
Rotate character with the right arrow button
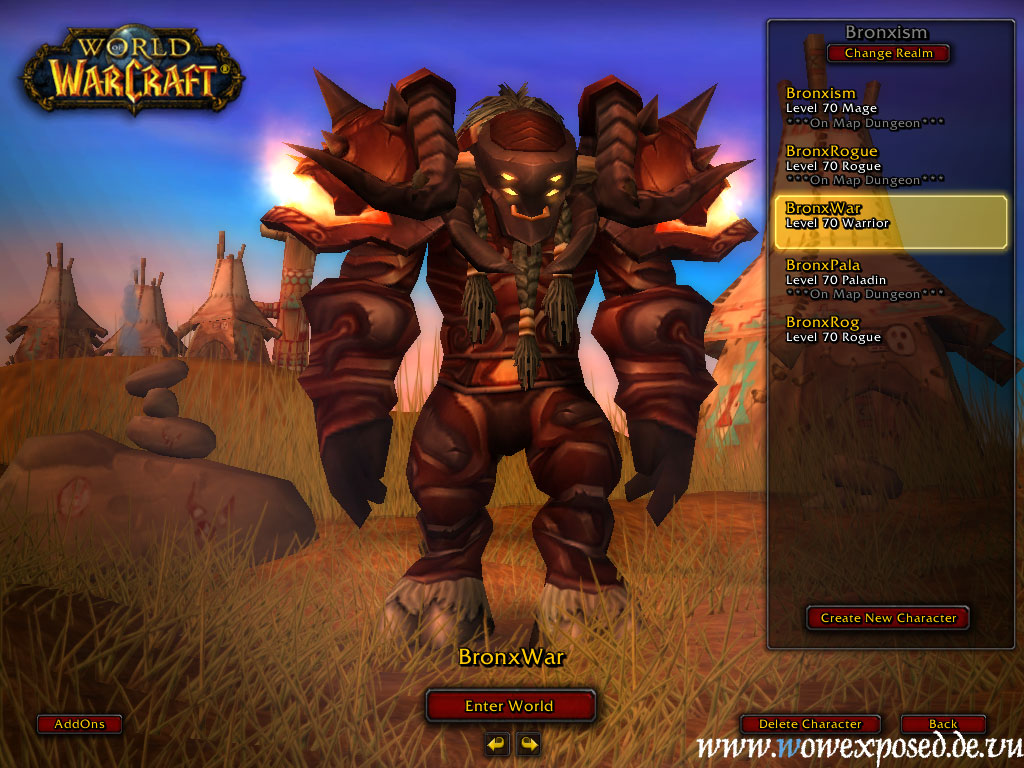tap(528, 744)
